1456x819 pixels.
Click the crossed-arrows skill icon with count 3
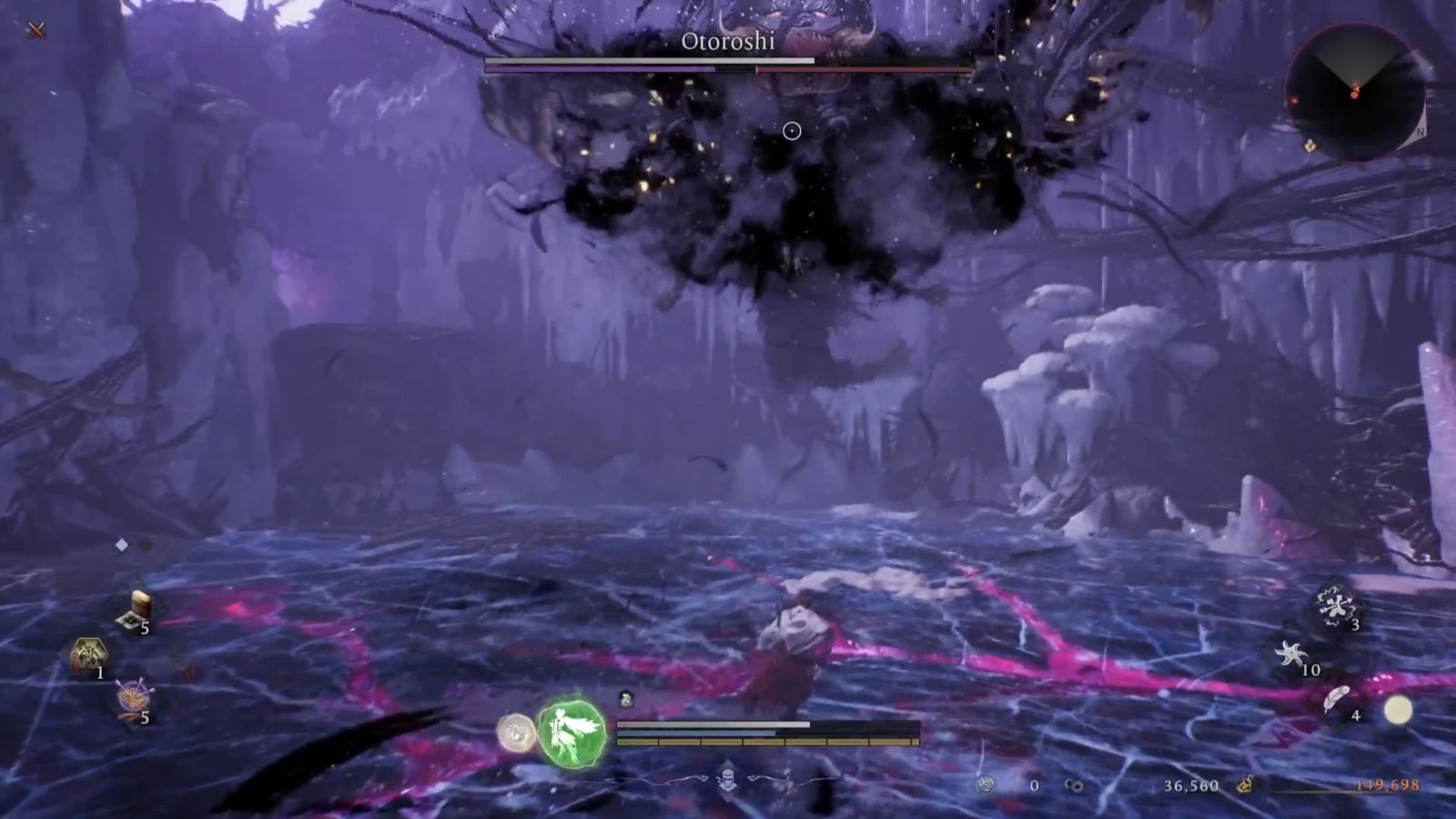[1336, 605]
